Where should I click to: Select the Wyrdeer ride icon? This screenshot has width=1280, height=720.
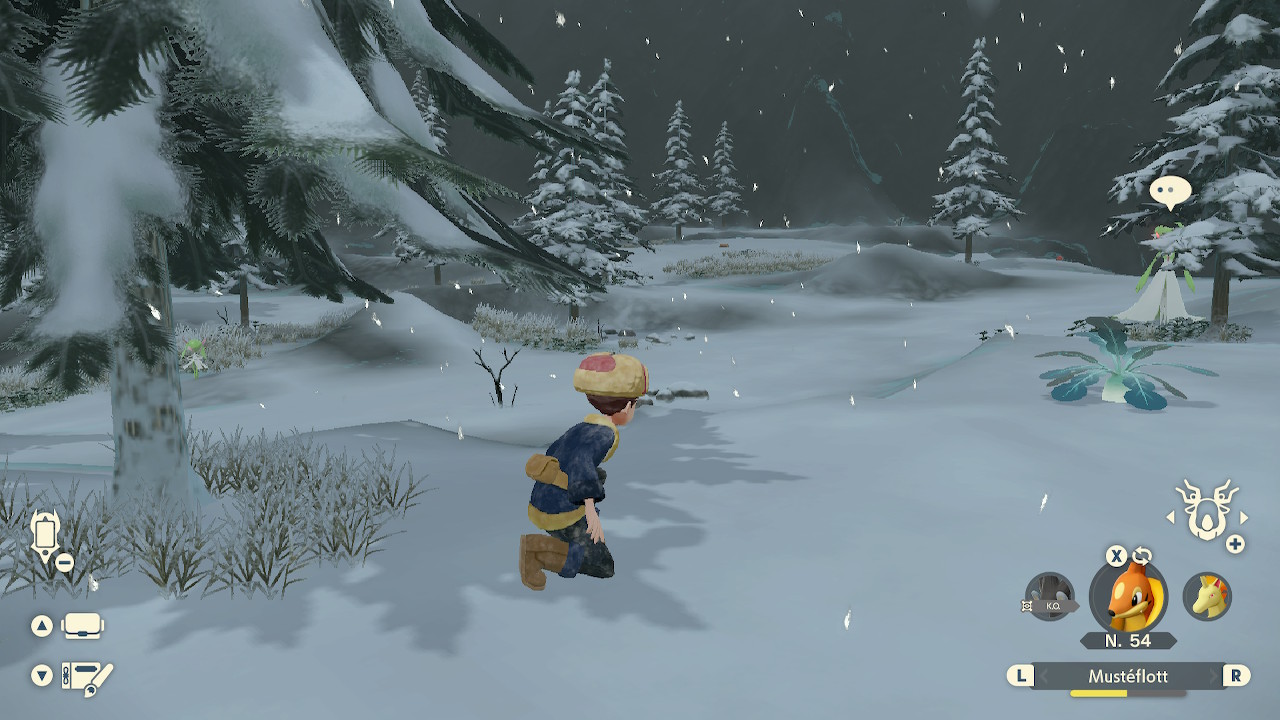tap(1205, 510)
